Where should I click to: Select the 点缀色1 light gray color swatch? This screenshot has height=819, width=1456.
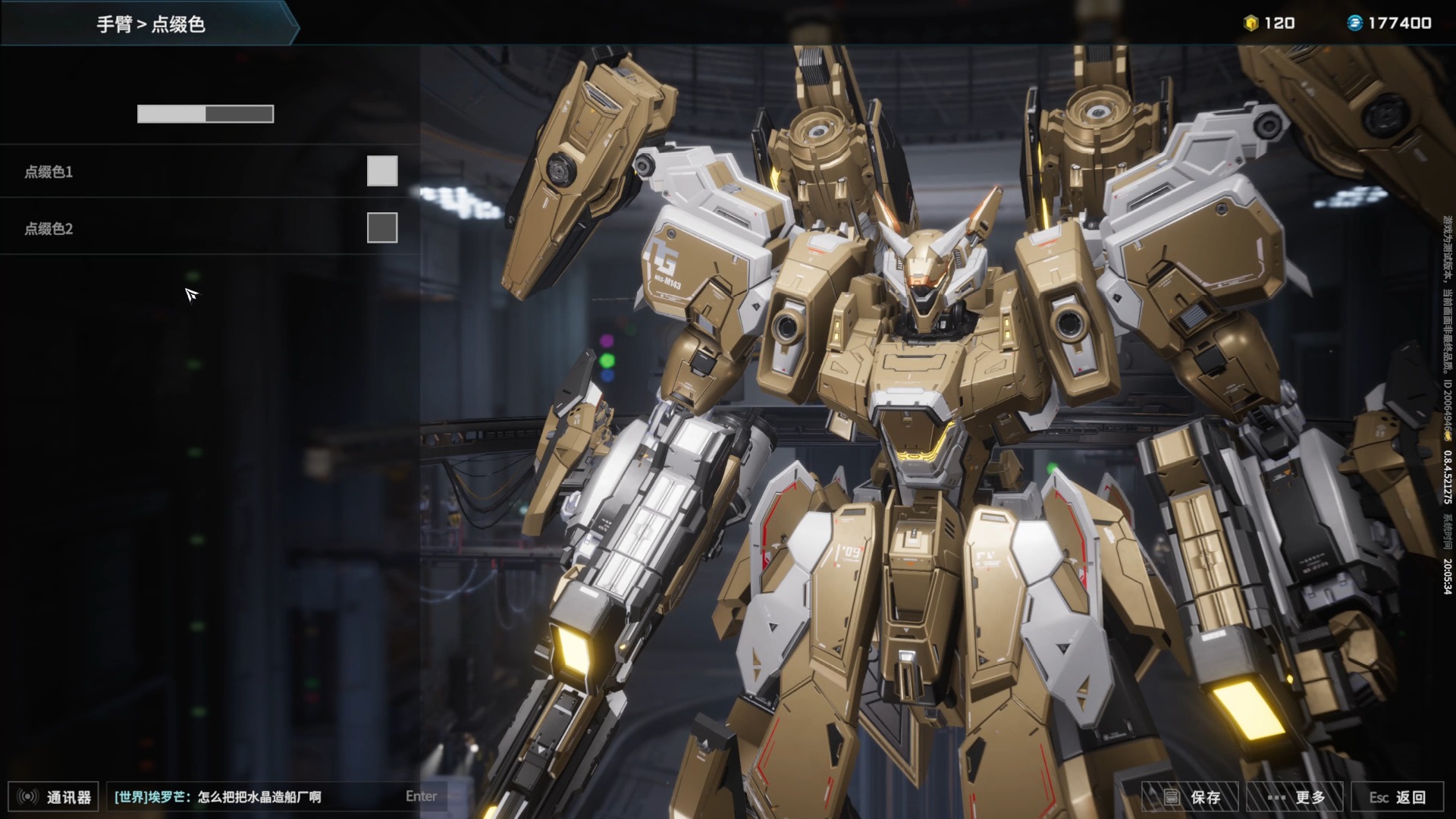coord(382,171)
